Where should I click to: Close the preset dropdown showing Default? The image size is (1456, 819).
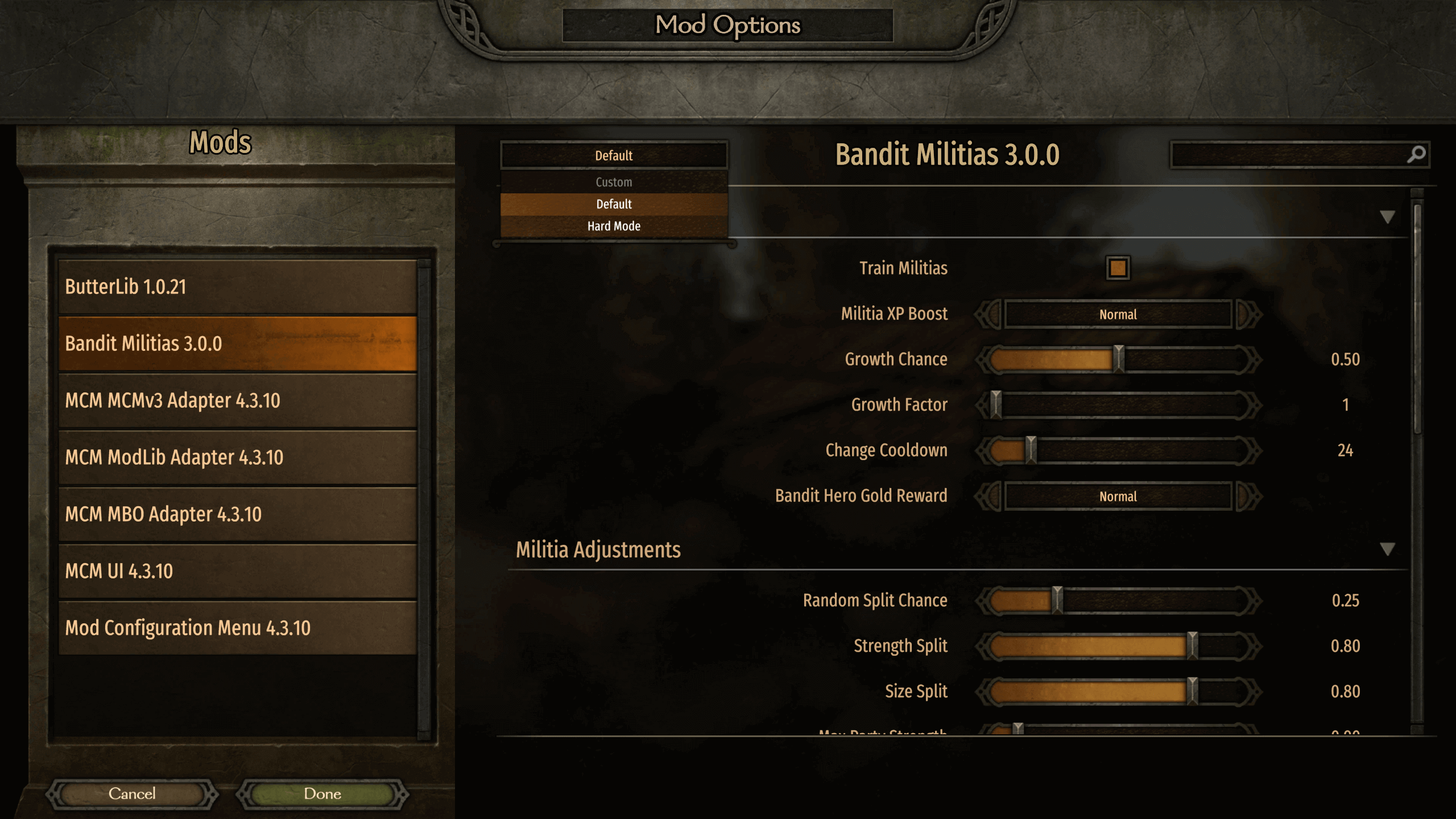pos(614,155)
